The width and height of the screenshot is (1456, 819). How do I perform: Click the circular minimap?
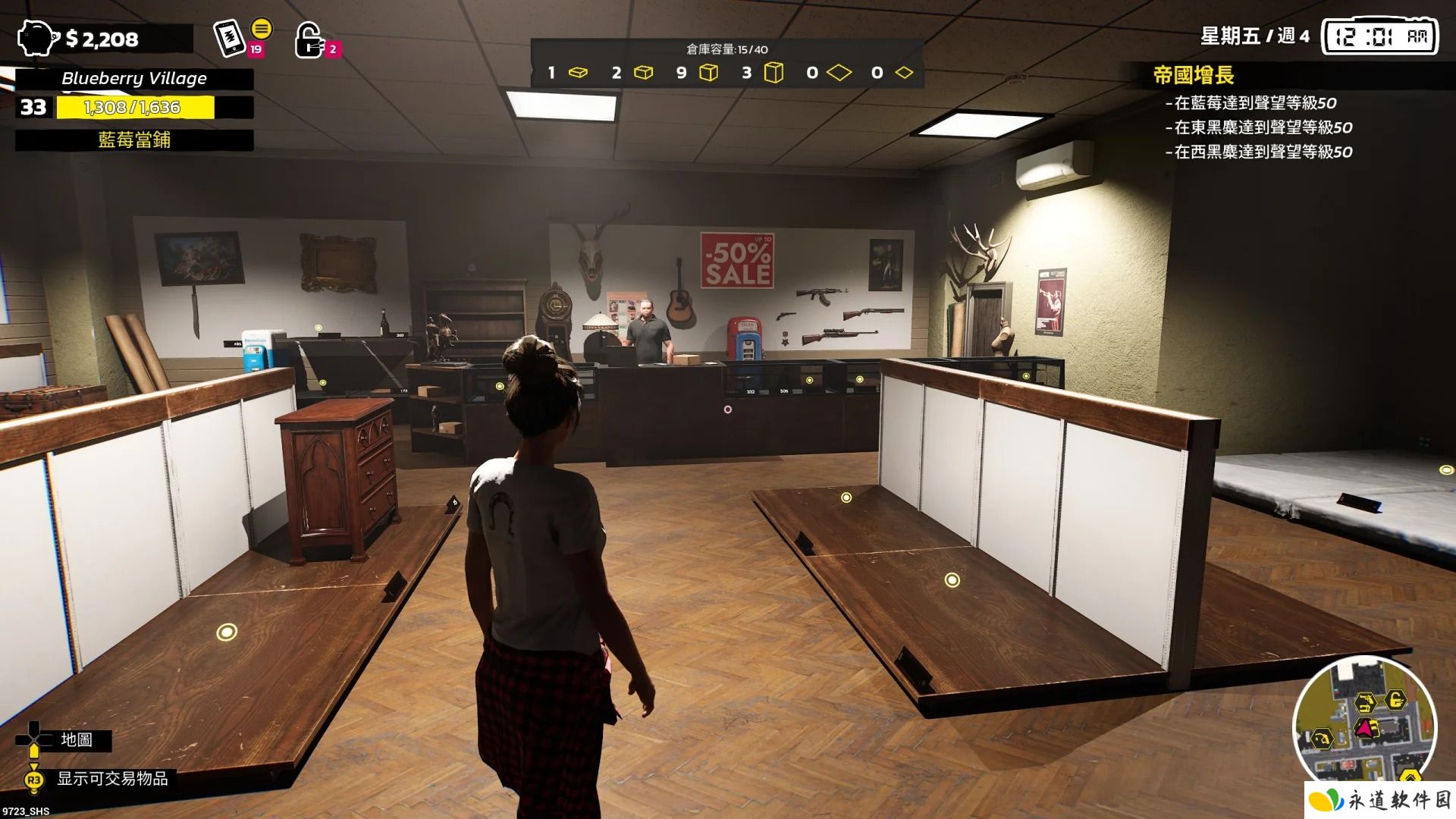pos(1364,727)
